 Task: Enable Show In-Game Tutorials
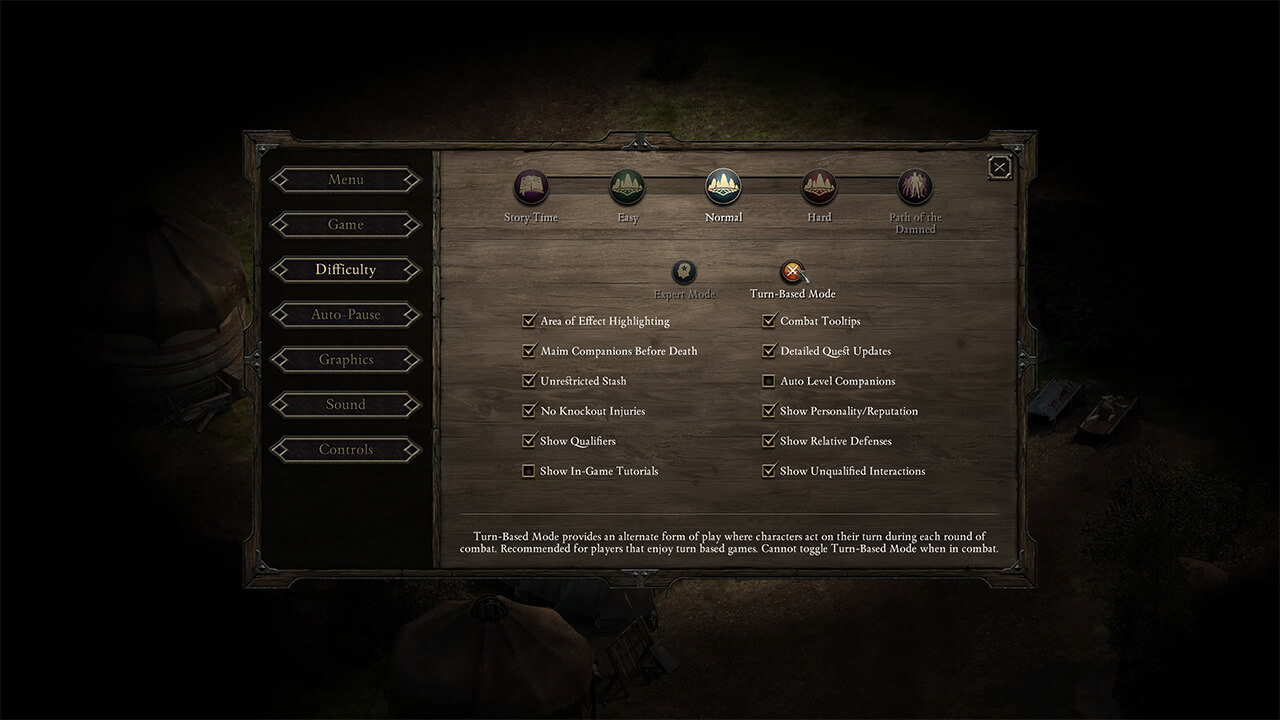click(528, 470)
